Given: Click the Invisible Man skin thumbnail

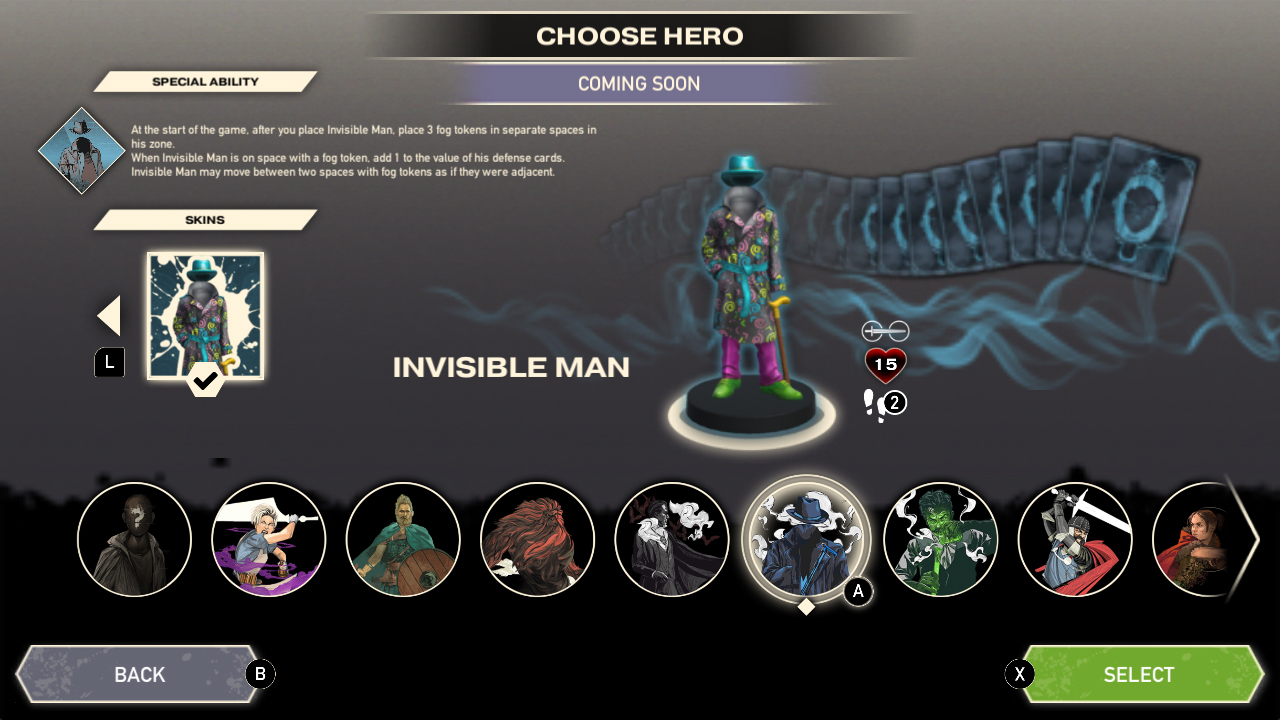Looking at the screenshot, I should click(205, 314).
